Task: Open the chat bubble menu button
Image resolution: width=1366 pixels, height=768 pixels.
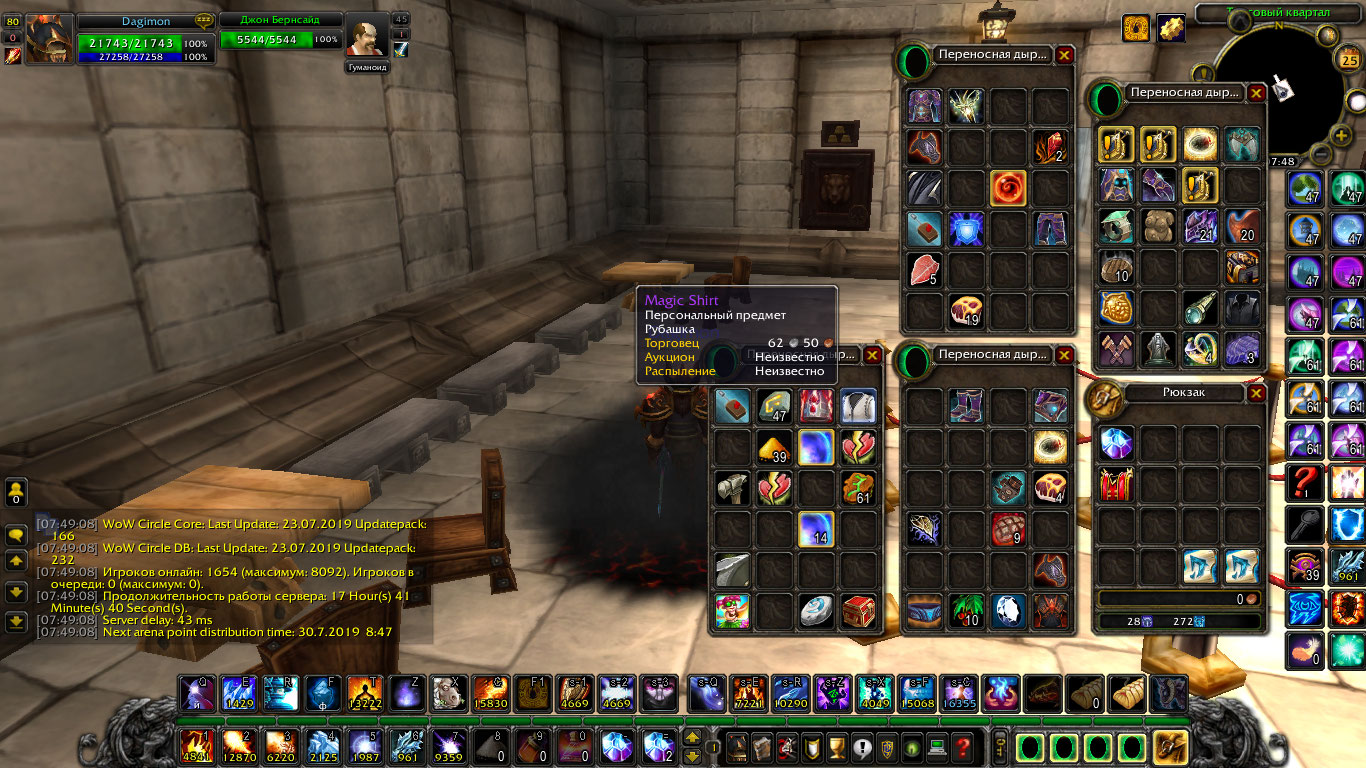Action: click(16, 535)
